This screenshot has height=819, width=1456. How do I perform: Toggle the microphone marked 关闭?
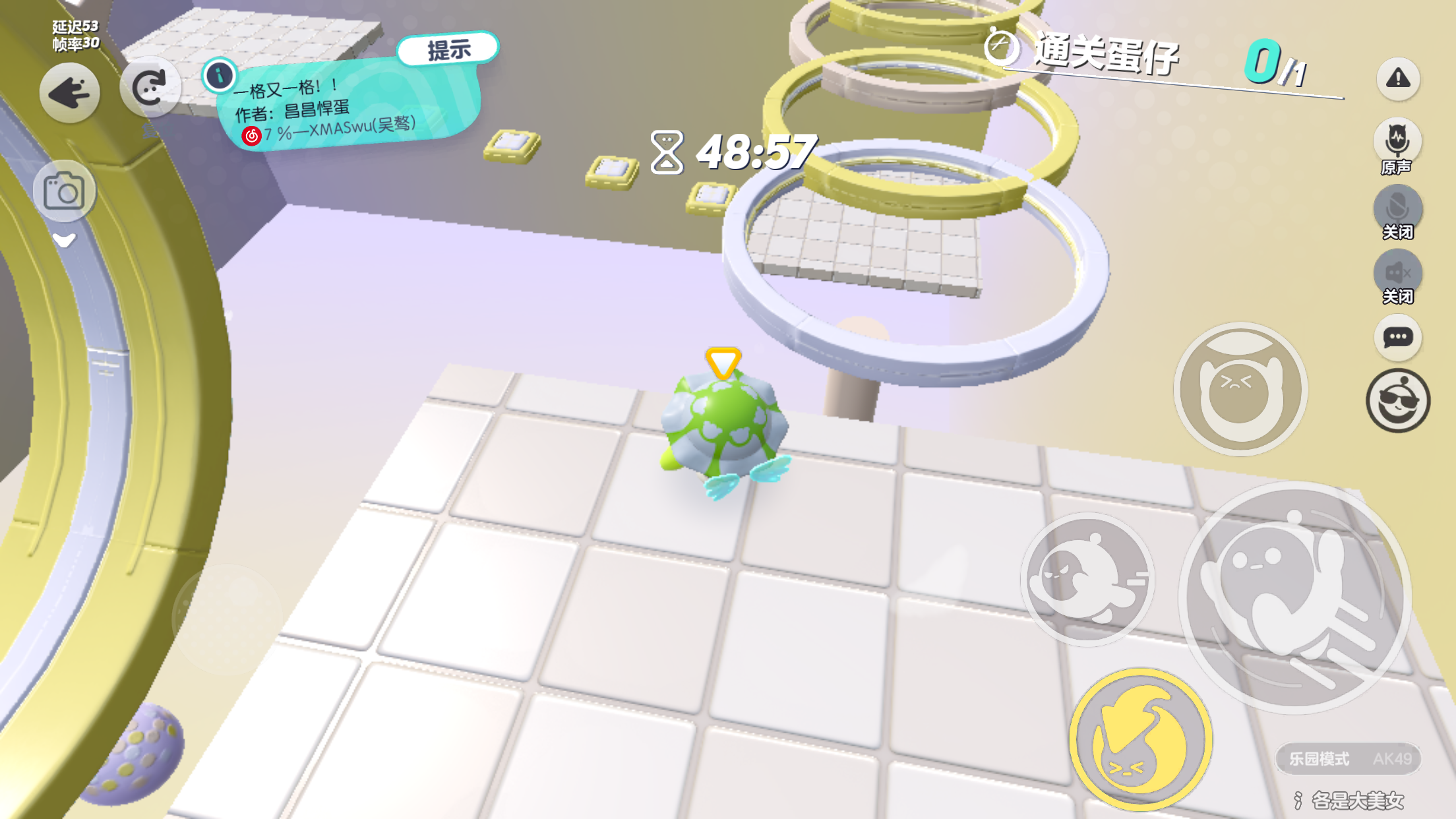coord(1397,208)
